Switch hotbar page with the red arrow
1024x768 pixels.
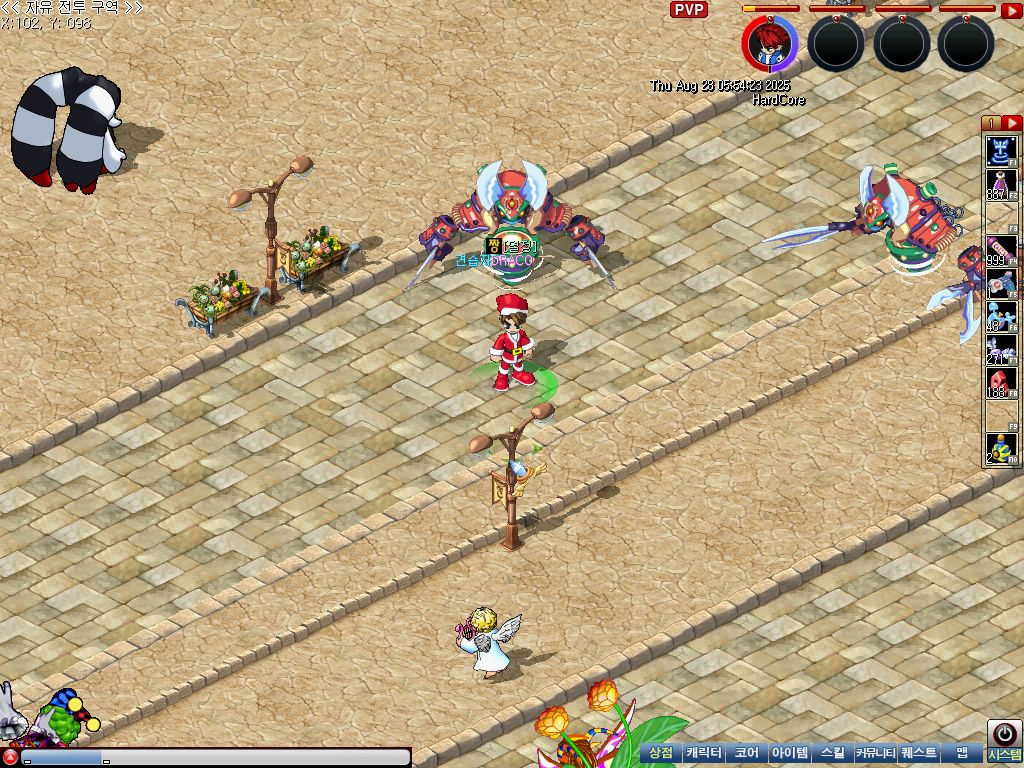pyautogui.click(x=1011, y=123)
